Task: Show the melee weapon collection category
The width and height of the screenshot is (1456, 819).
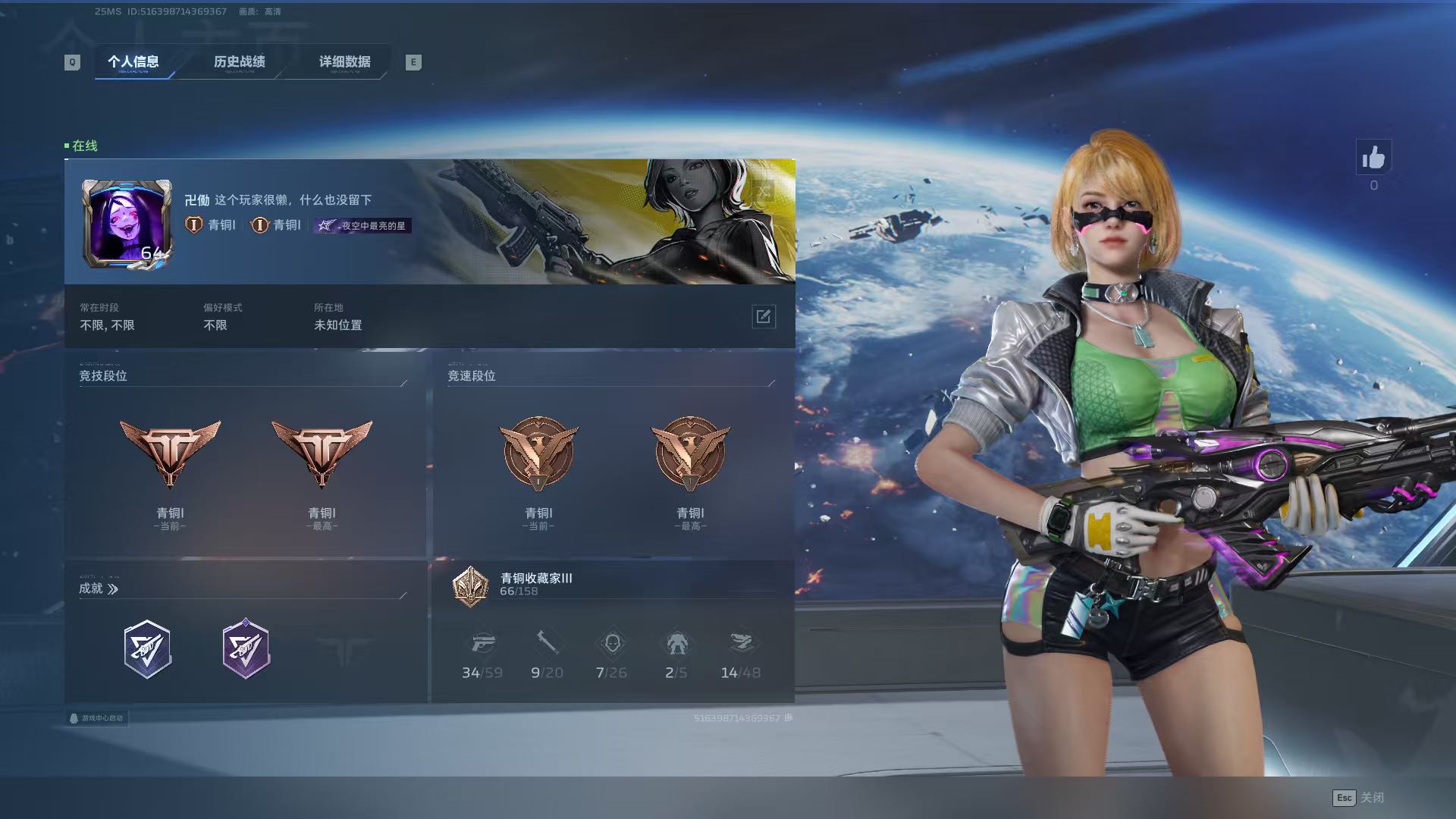Action: tap(547, 644)
